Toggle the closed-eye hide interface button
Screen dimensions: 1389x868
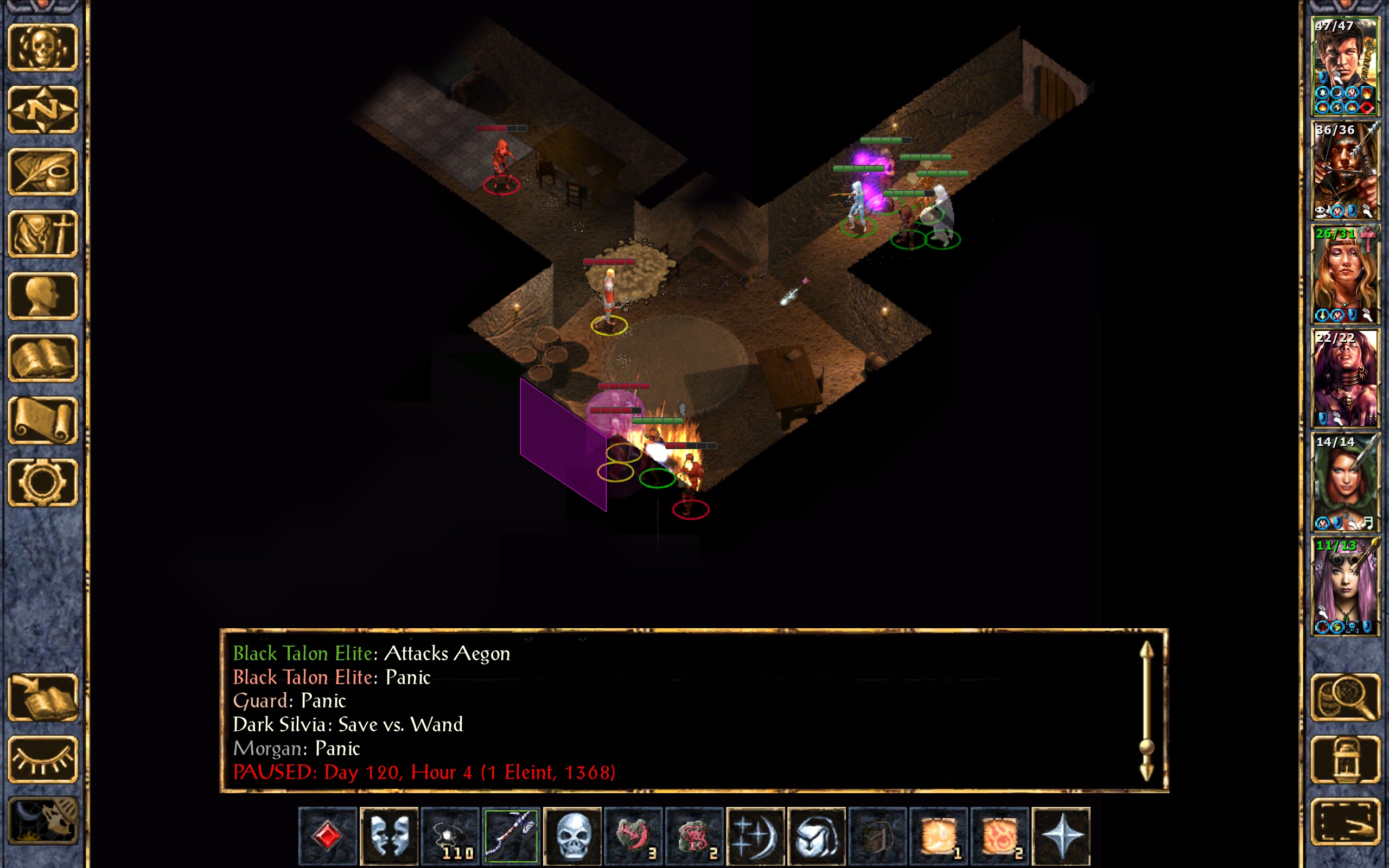(x=42, y=759)
